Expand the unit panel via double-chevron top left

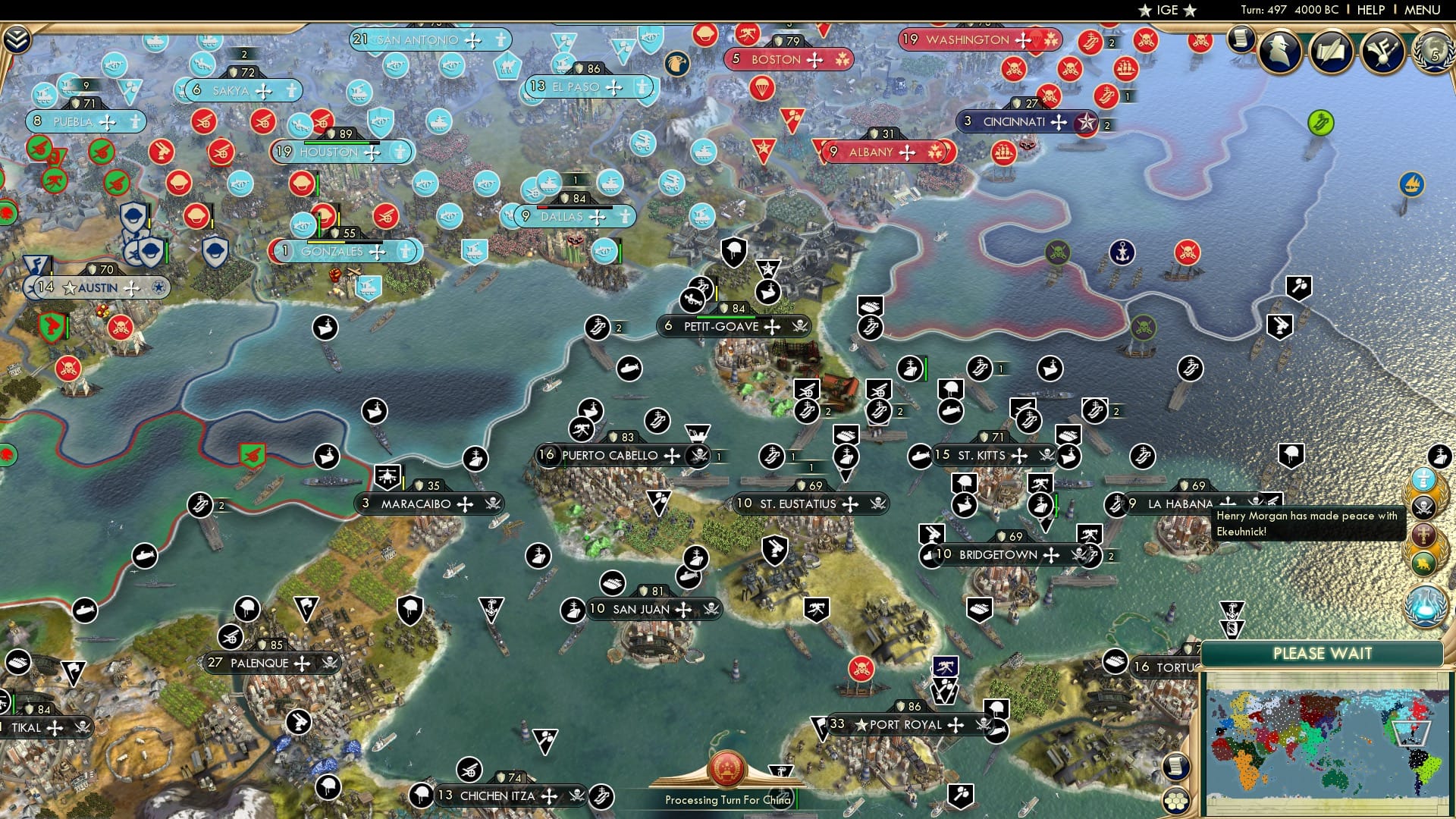coord(16,37)
